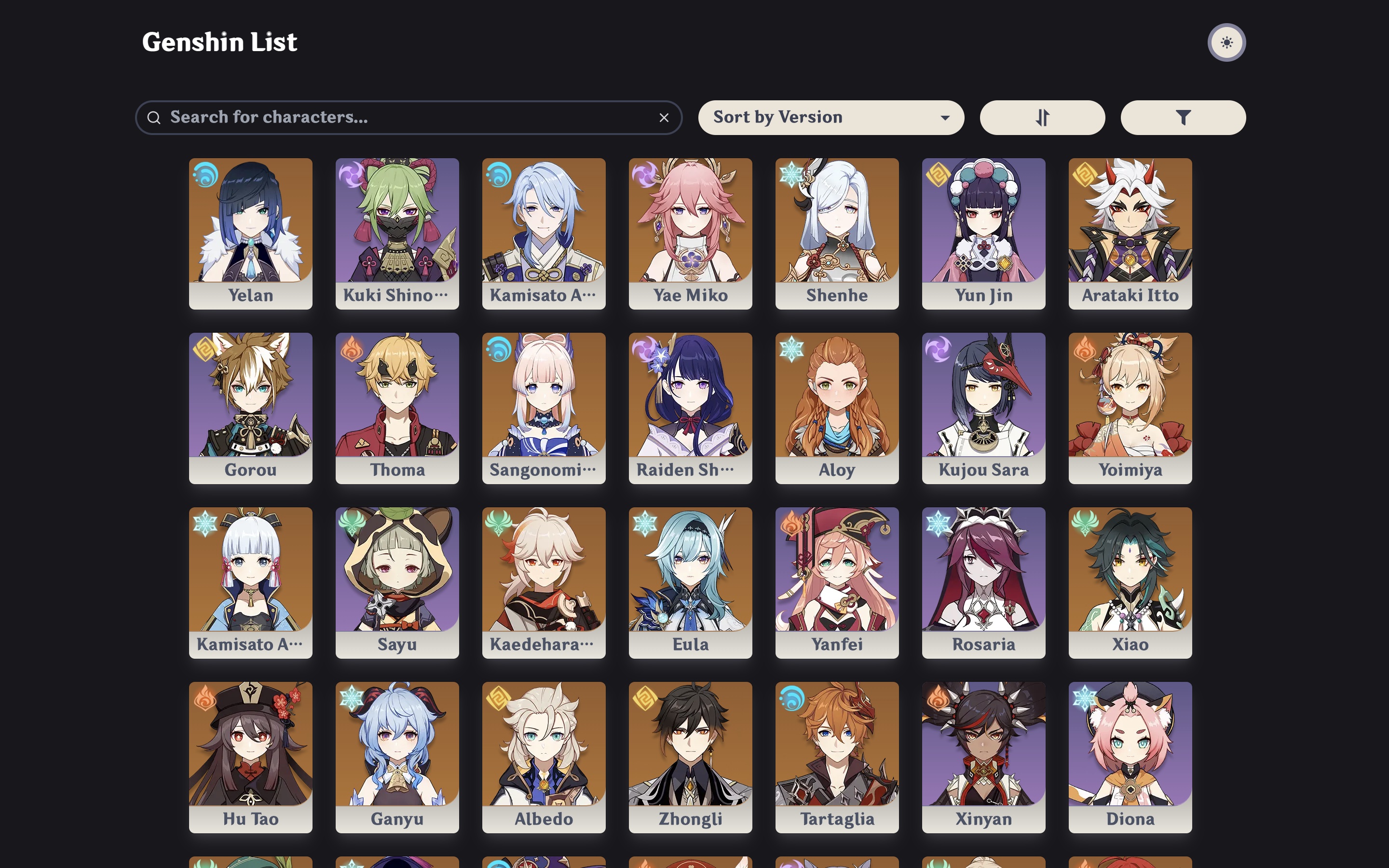Expand the sort dropdown via its chevron arrow
The image size is (1389, 868).
(945, 117)
